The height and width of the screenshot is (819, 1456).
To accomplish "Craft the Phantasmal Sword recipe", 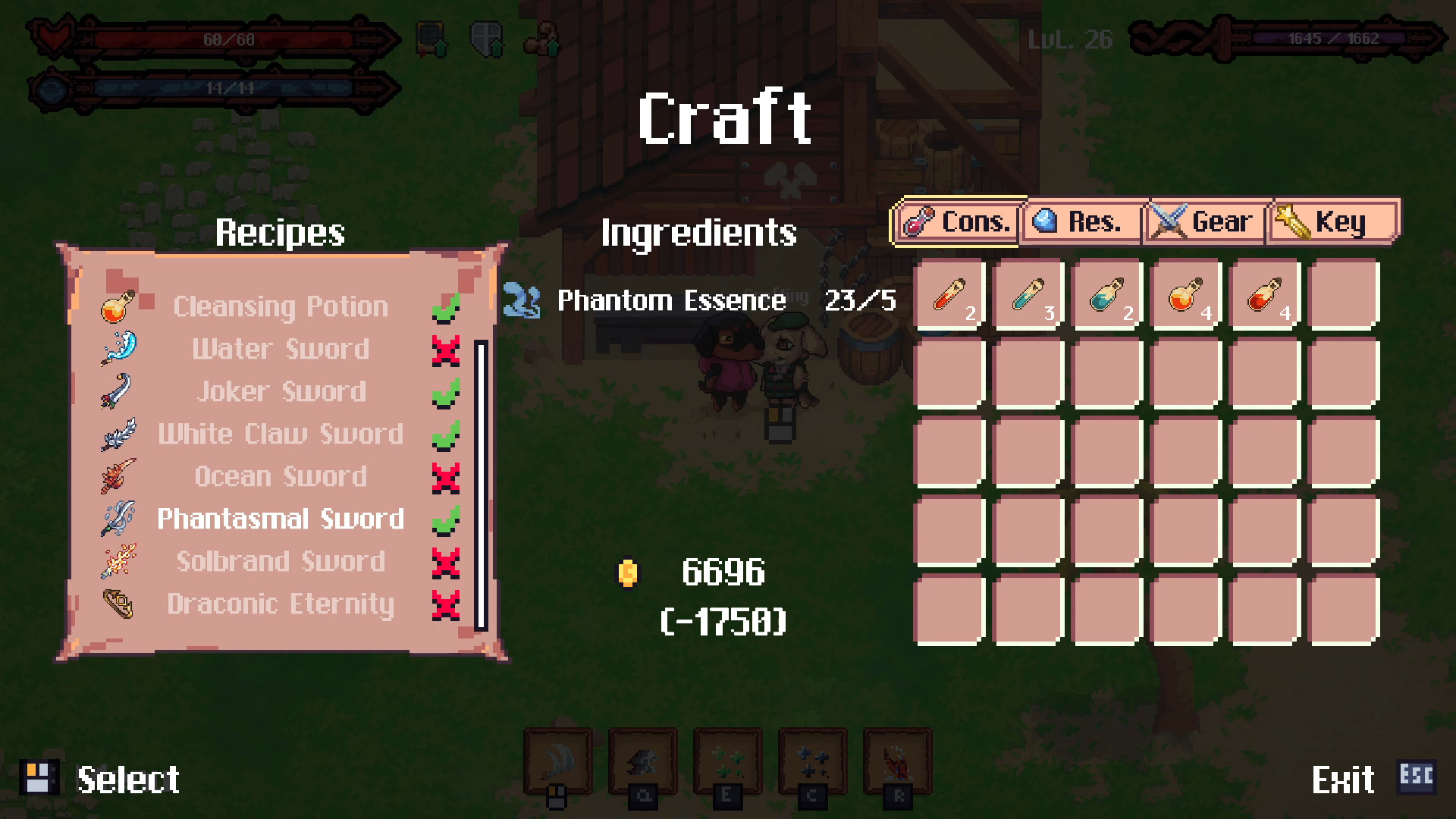I will click(x=281, y=519).
